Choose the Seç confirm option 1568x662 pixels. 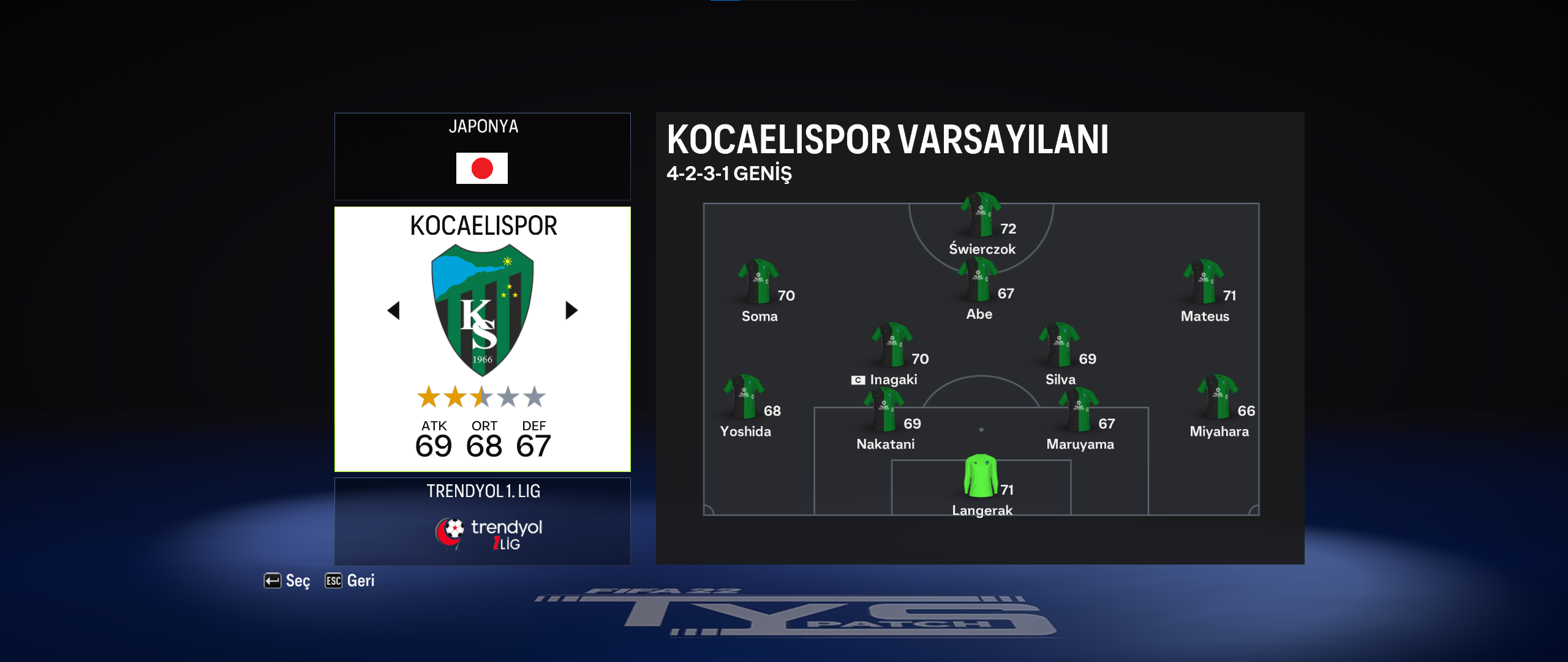click(x=287, y=580)
